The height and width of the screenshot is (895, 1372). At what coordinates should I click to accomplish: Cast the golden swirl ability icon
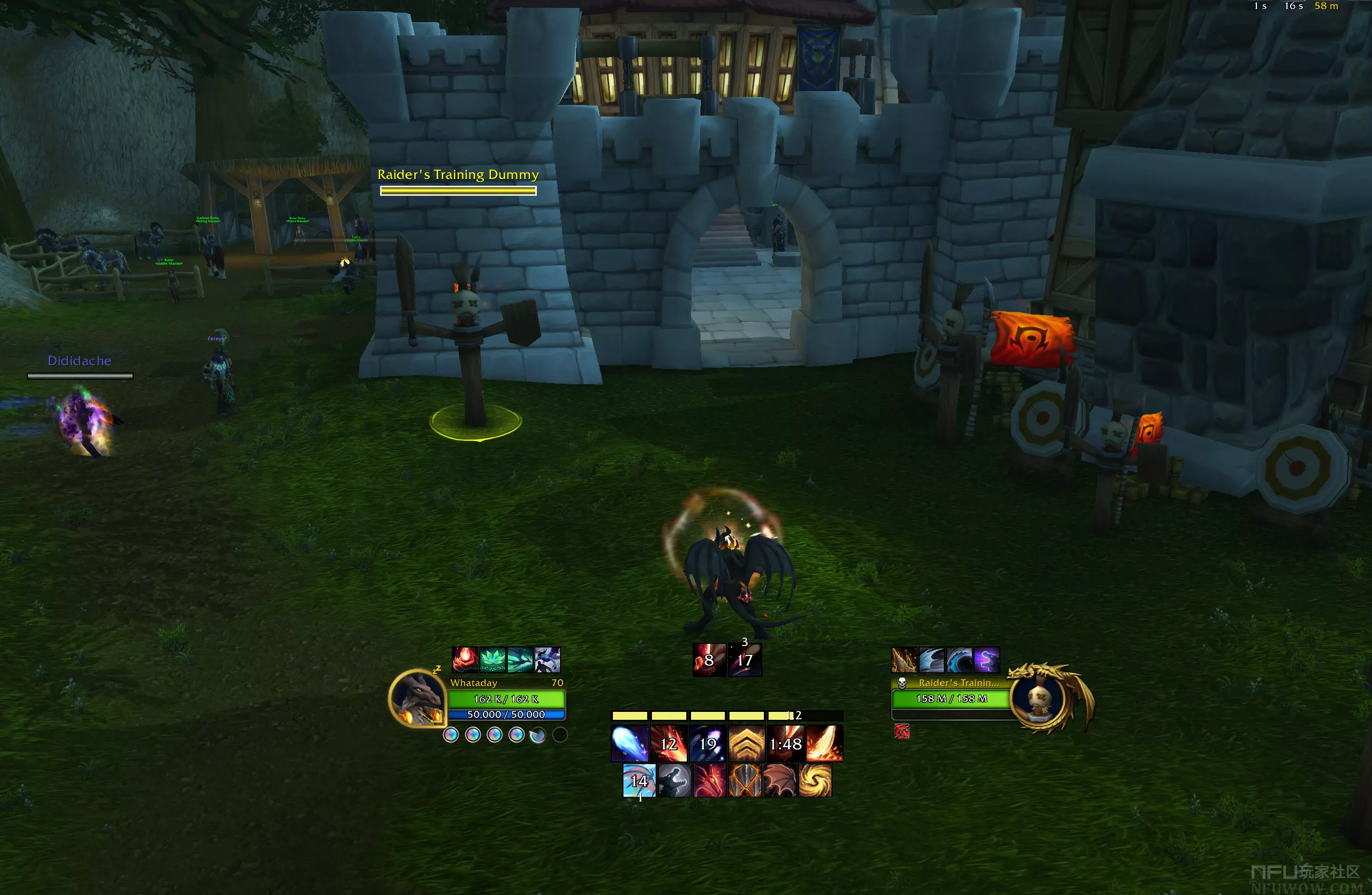coord(815,781)
